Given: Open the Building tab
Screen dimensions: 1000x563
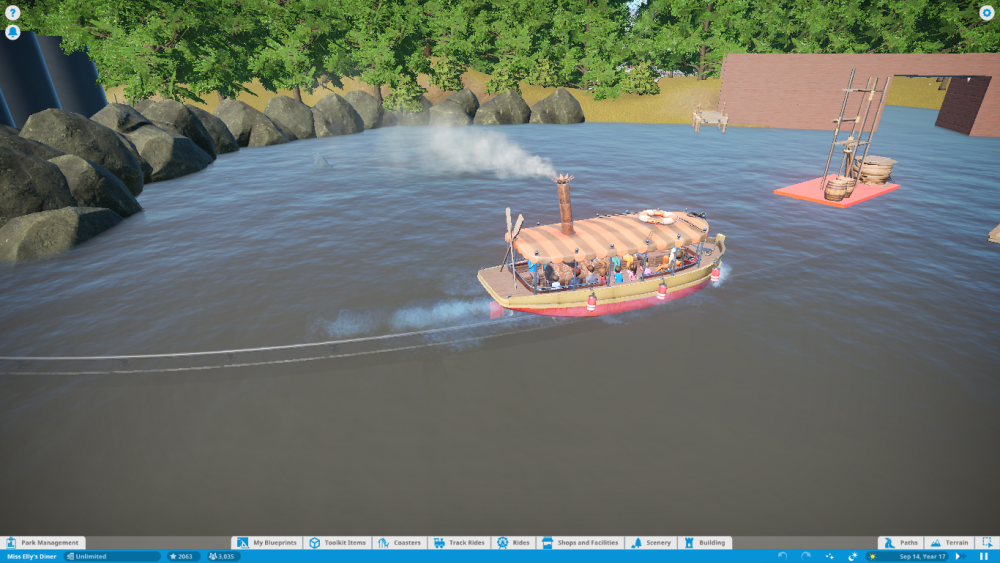Looking at the screenshot, I should tap(705, 543).
